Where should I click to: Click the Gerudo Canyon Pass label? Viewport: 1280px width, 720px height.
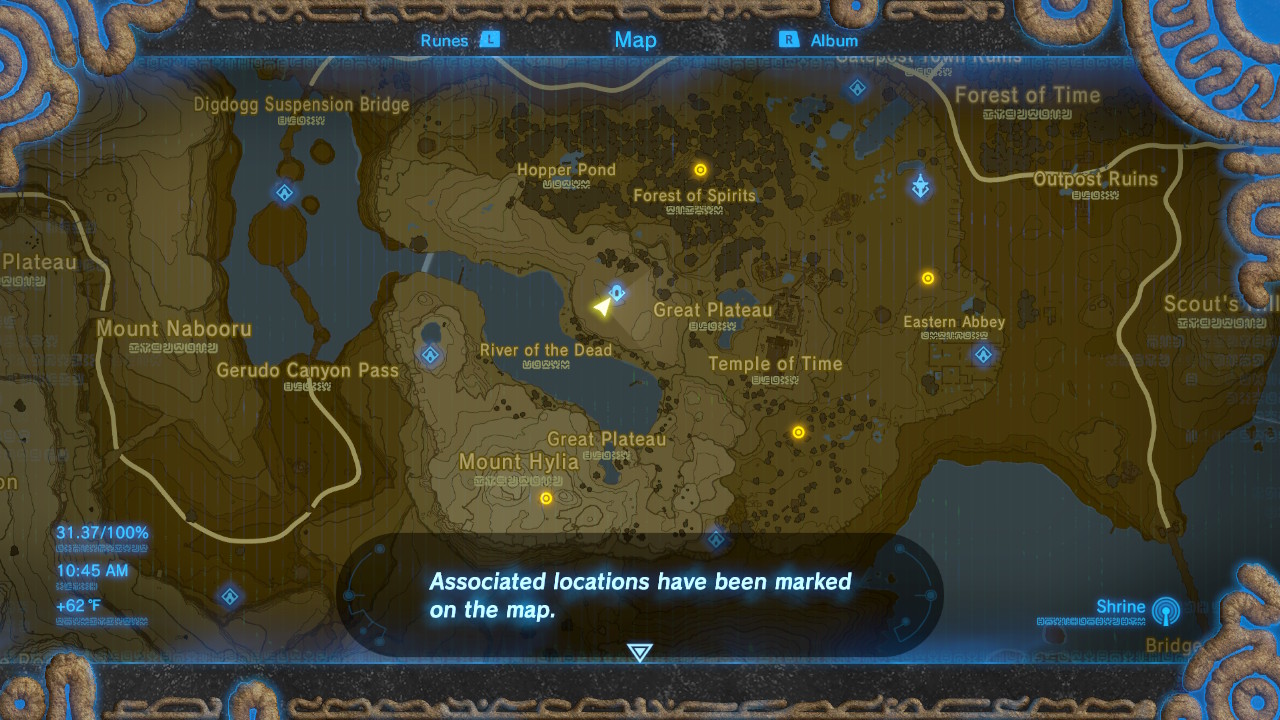[x=310, y=370]
